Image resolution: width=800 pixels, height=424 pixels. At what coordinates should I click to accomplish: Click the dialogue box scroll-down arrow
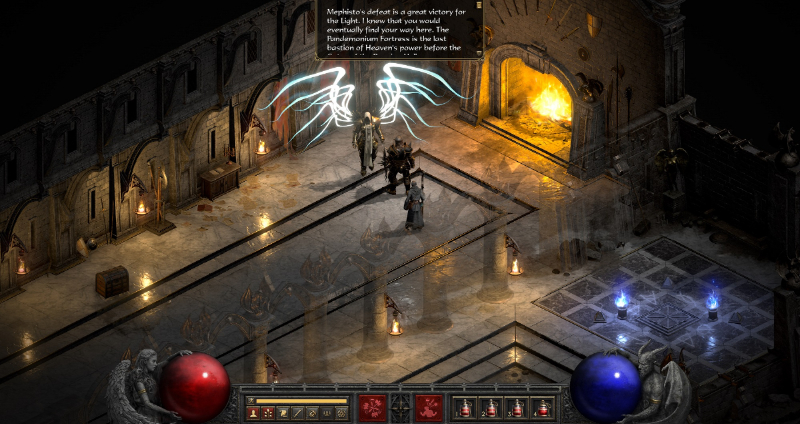click(x=479, y=53)
